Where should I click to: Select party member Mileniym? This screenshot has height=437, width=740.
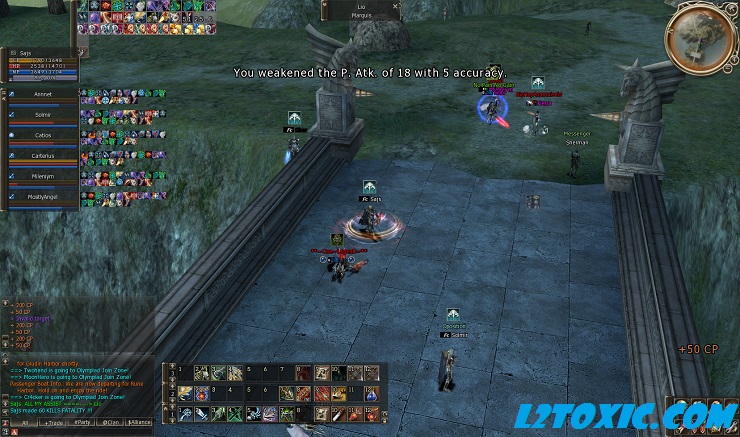click(x=42, y=176)
